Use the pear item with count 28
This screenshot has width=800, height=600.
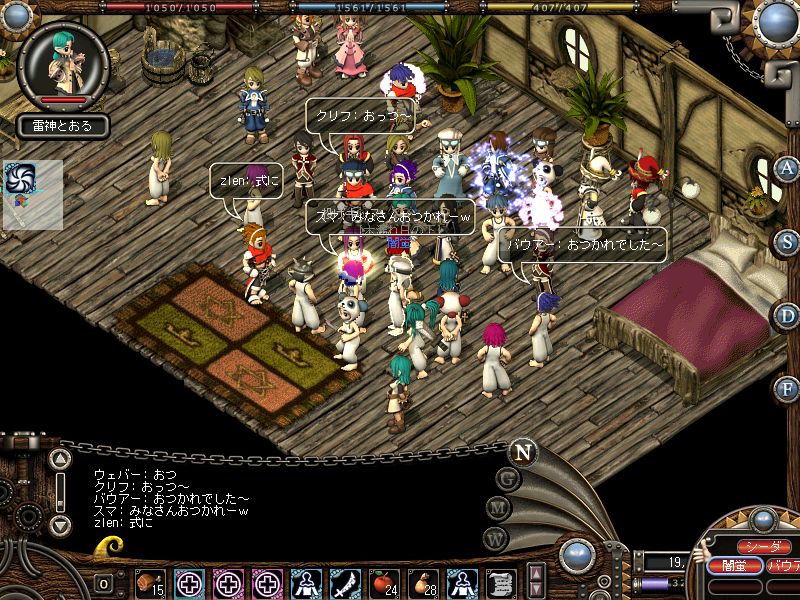click(422, 582)
